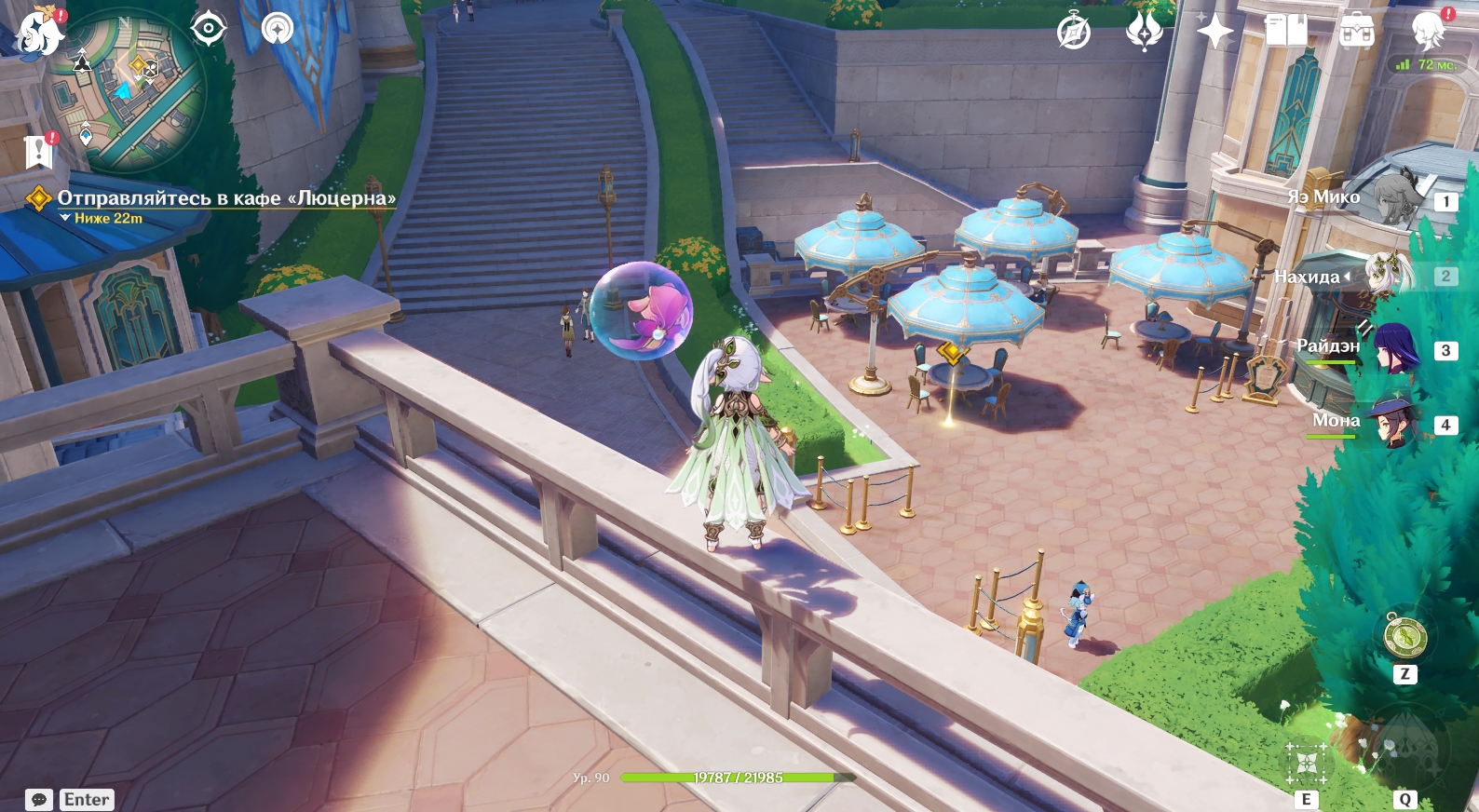Open the inventory backpack icon
Viewport: 1479px width, 812px height.
pyautogui.click(x=1357, y=32)
